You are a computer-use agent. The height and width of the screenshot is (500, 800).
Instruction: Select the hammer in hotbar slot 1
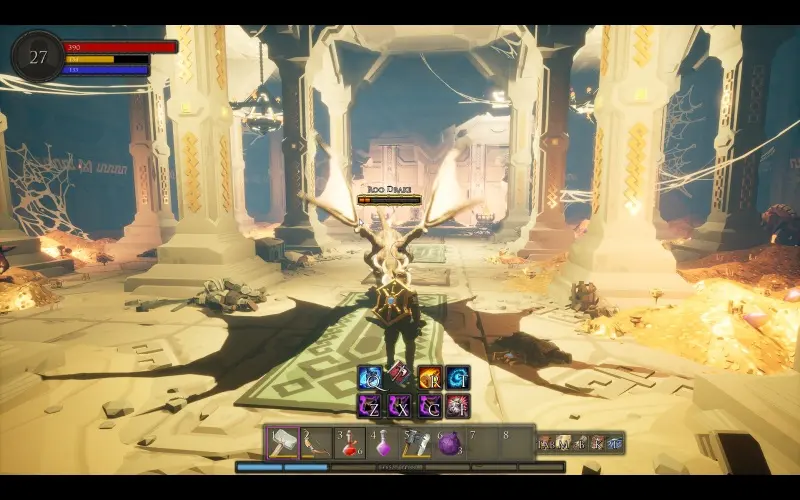coord(283,442)
